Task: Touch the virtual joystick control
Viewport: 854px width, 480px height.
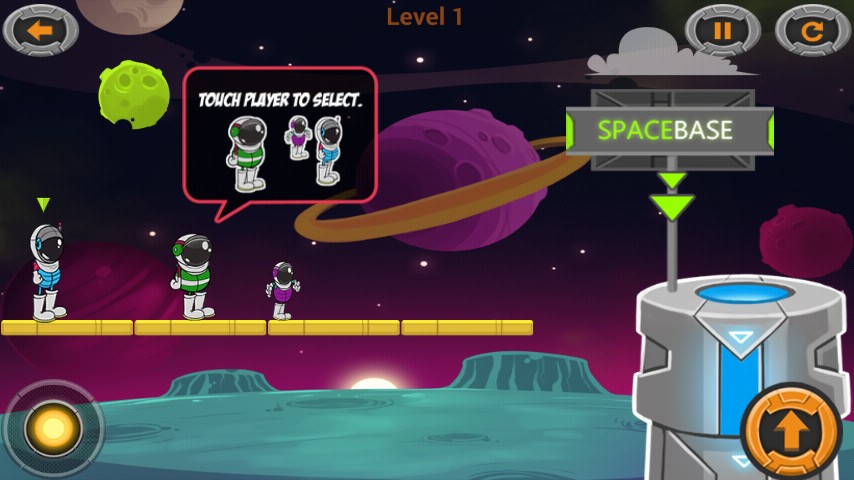Action: point(53,429)
